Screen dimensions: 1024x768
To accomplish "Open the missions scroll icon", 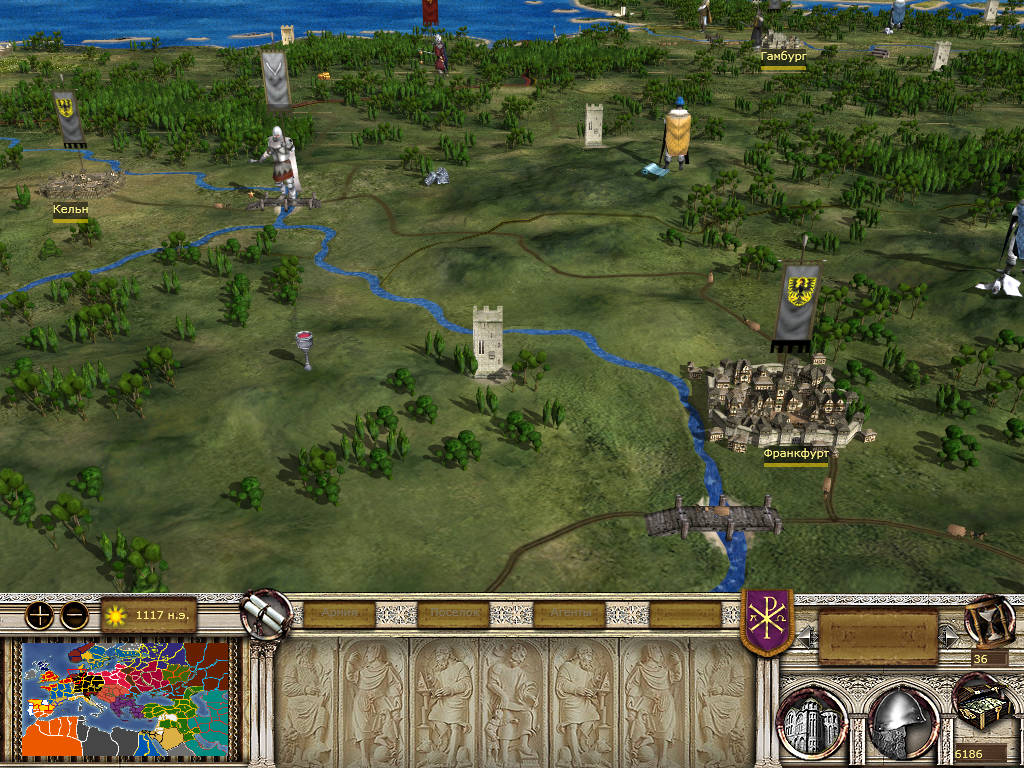I will point(266,614).
